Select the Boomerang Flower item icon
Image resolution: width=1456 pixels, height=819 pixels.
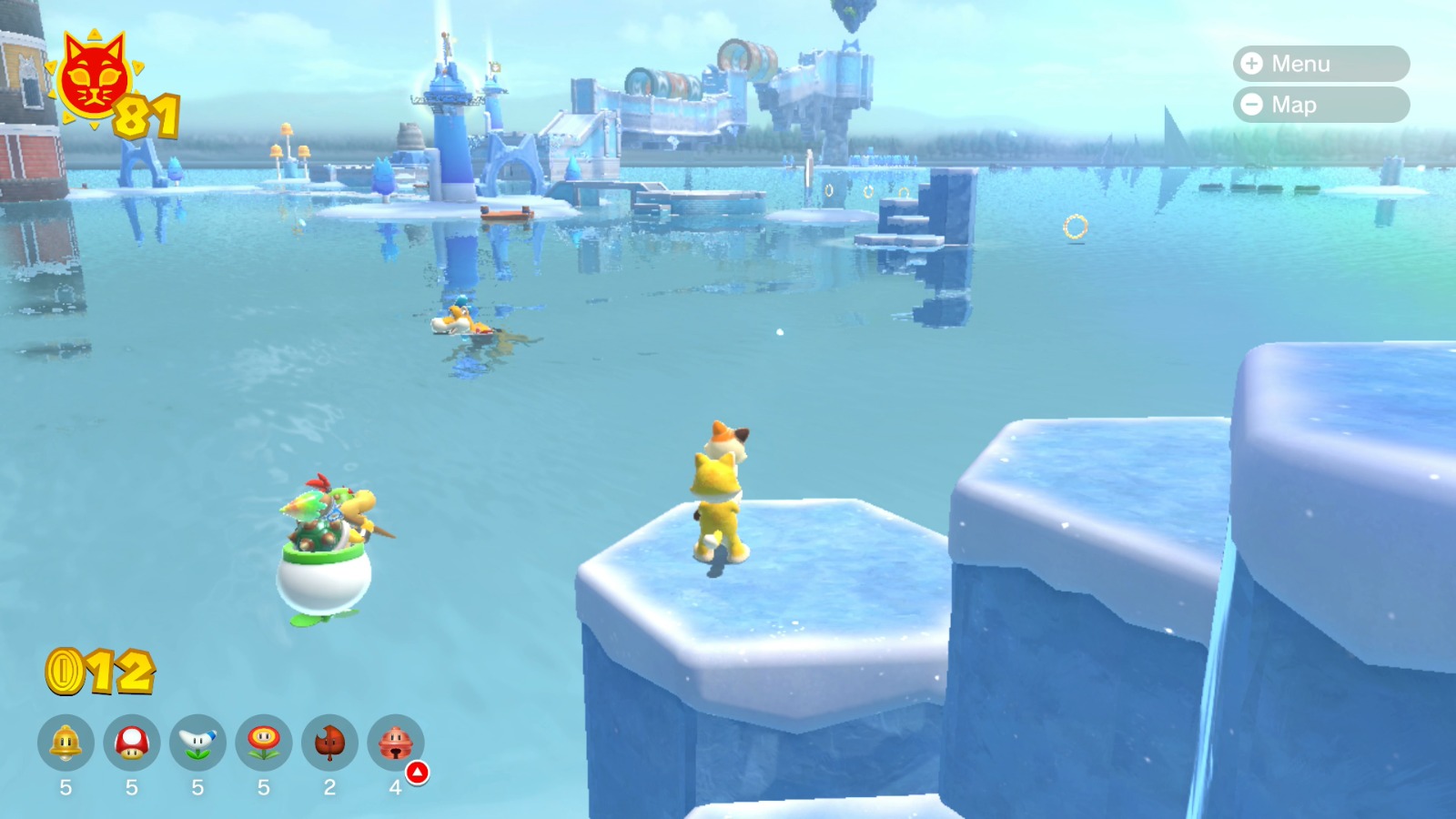point(198,742)
